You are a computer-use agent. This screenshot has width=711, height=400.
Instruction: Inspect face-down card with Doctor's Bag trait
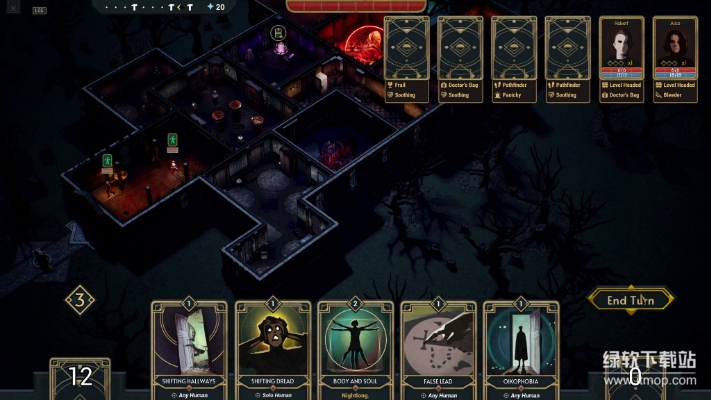pos(460,48)
